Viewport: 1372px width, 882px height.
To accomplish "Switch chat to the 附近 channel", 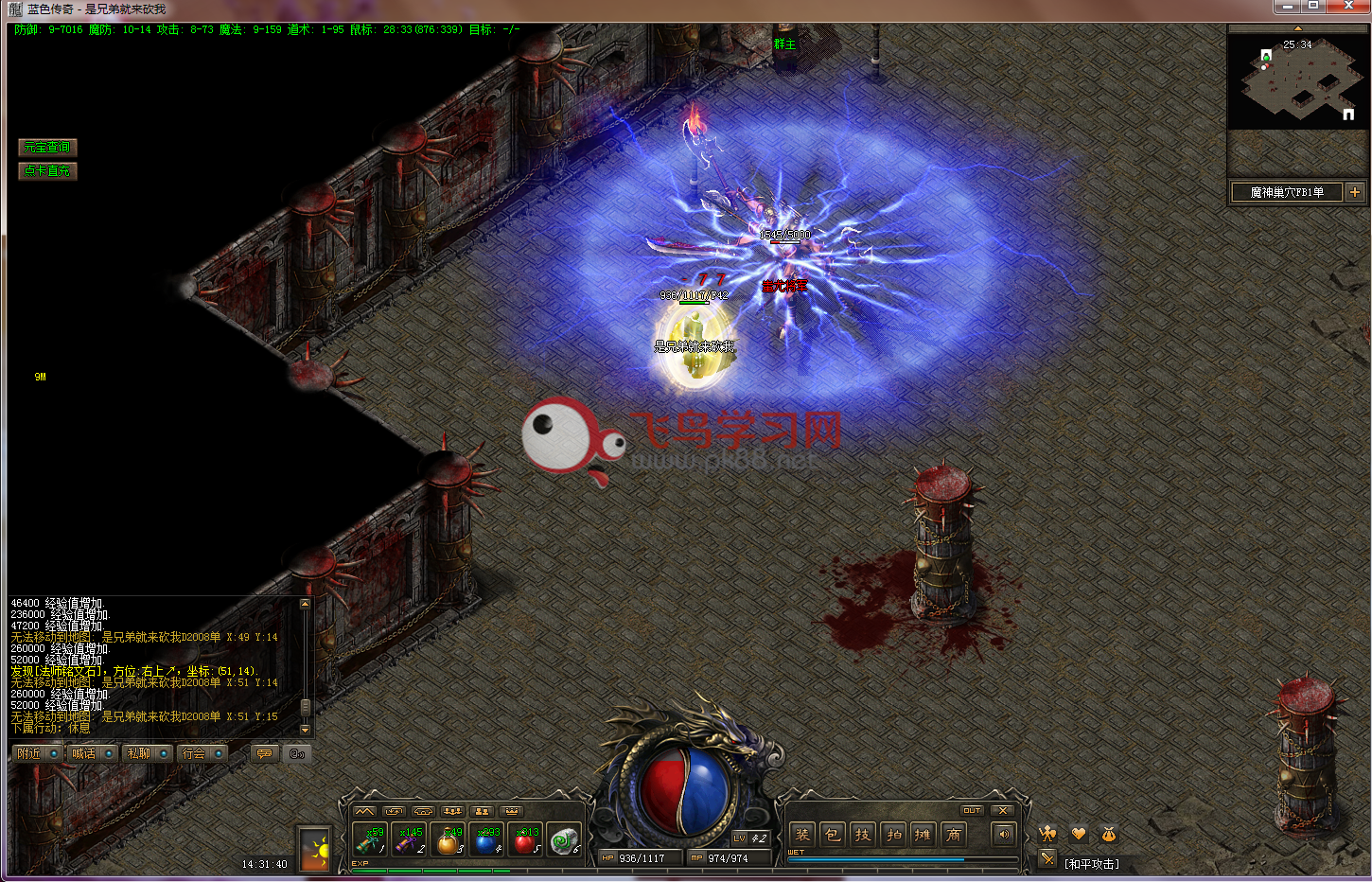I will pyautogui.click(x=30, y=753).
